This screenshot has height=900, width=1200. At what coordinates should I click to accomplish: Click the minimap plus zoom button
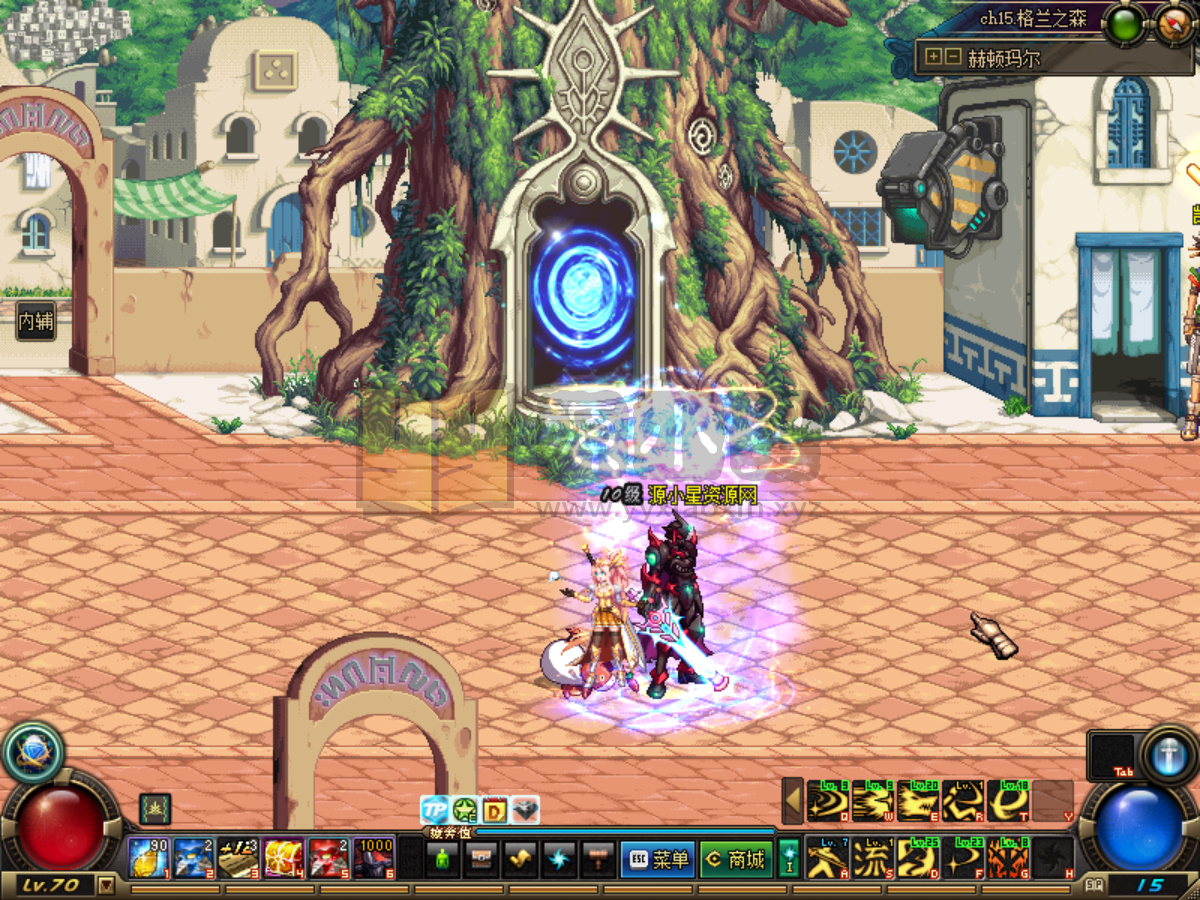click(x=934, y=57)
